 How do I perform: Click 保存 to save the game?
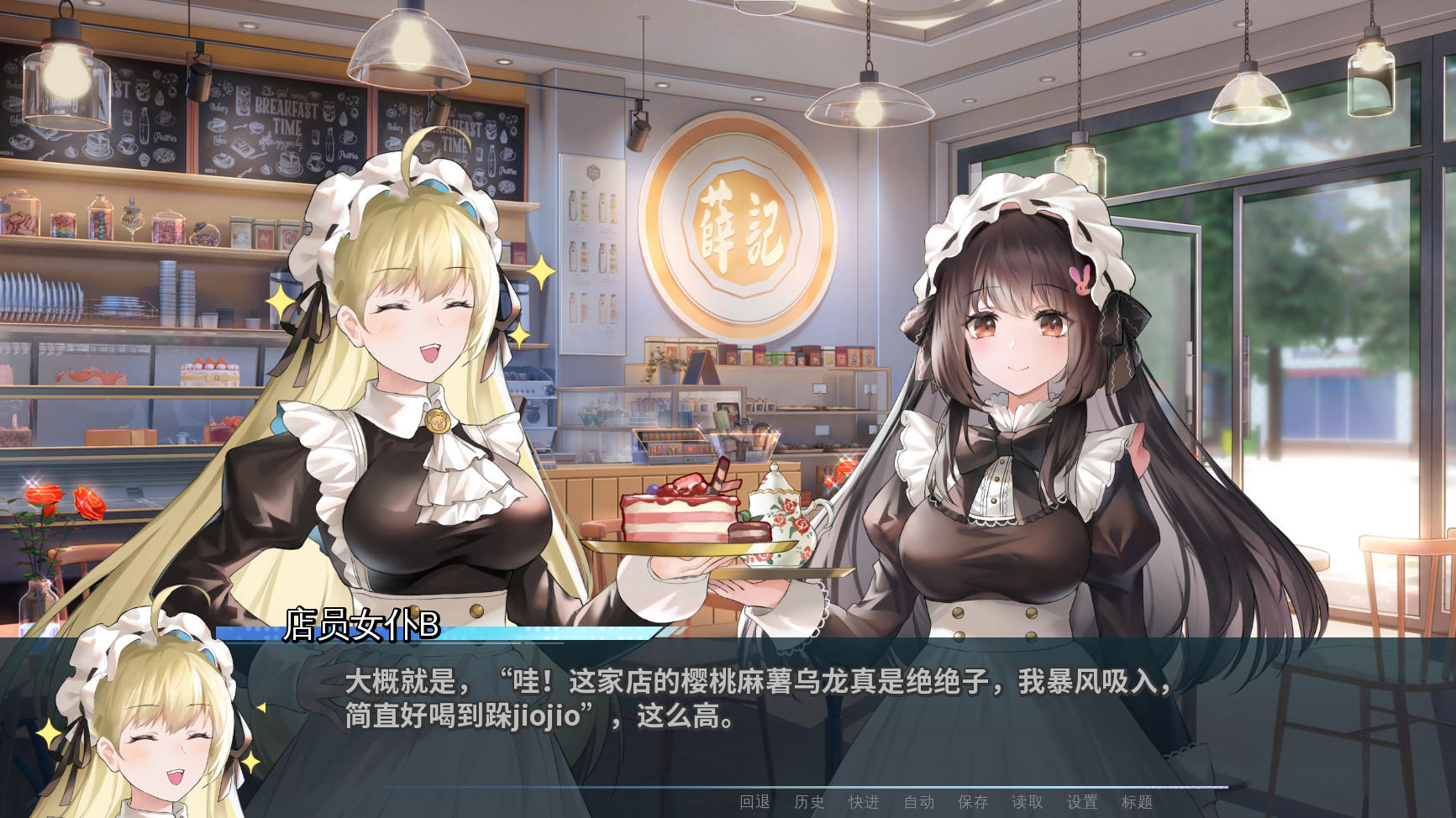971,803
